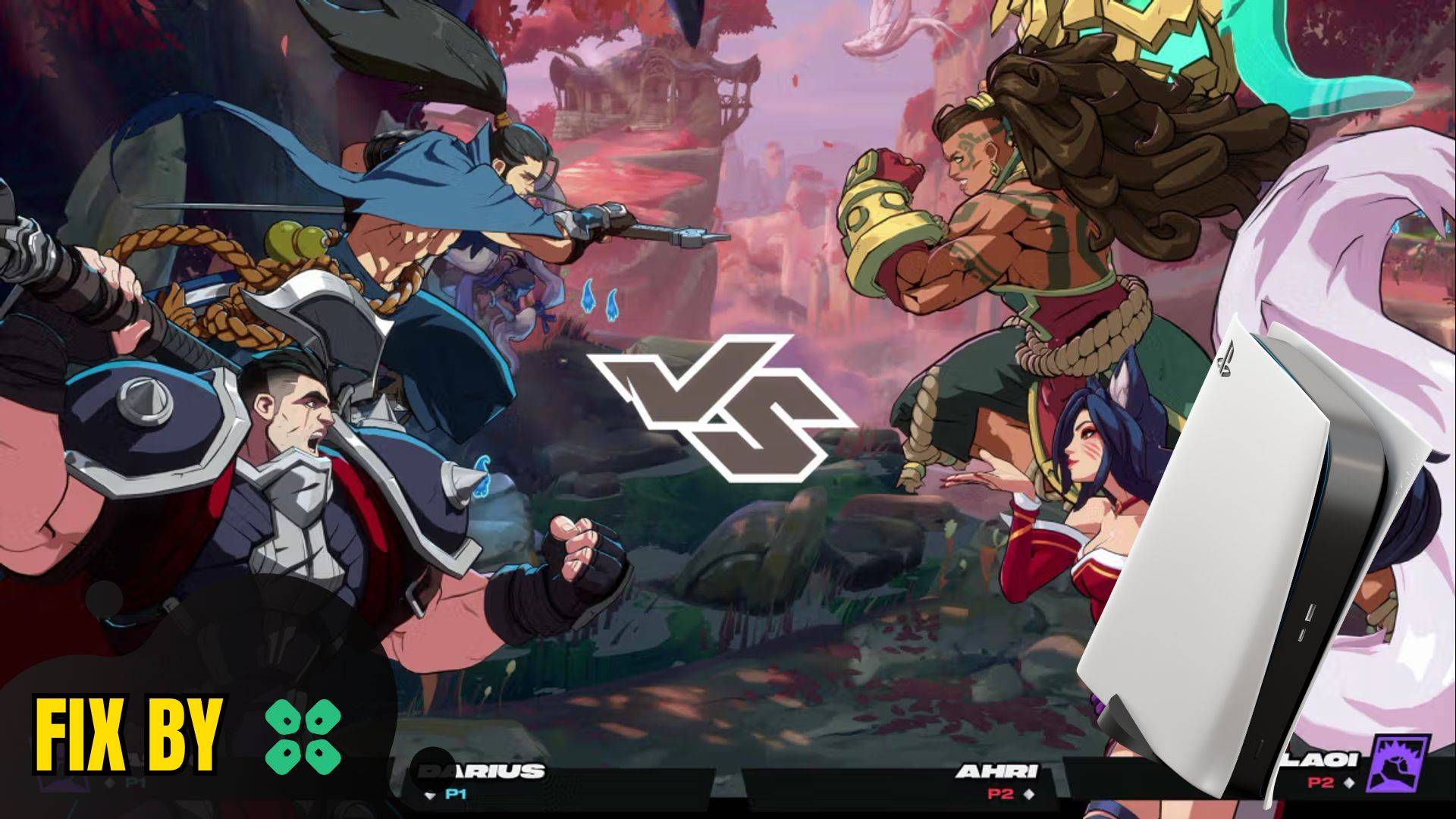Select the AHRI name tab
This screenshot has height=819, width=1456.
(997, 769)
